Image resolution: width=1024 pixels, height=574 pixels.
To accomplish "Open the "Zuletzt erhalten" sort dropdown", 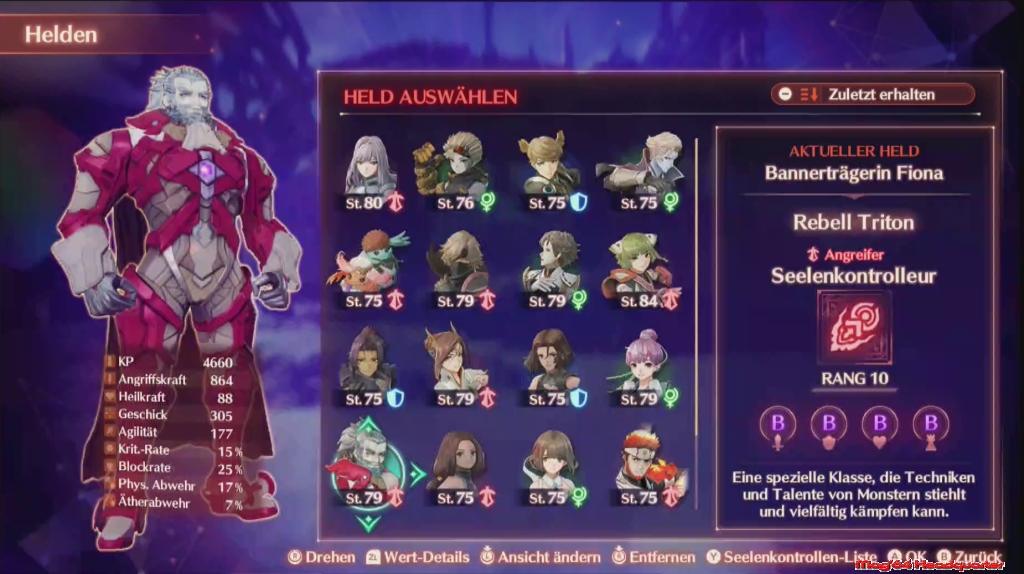I will coord(872,94).
